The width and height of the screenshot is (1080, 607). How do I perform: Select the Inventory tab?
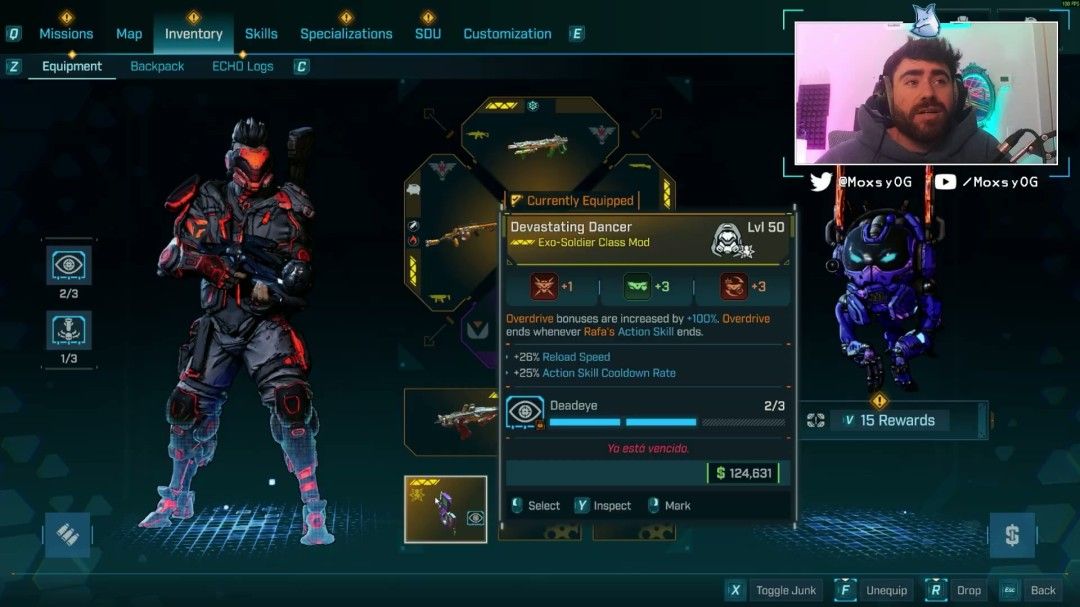[x=193, y=34]
